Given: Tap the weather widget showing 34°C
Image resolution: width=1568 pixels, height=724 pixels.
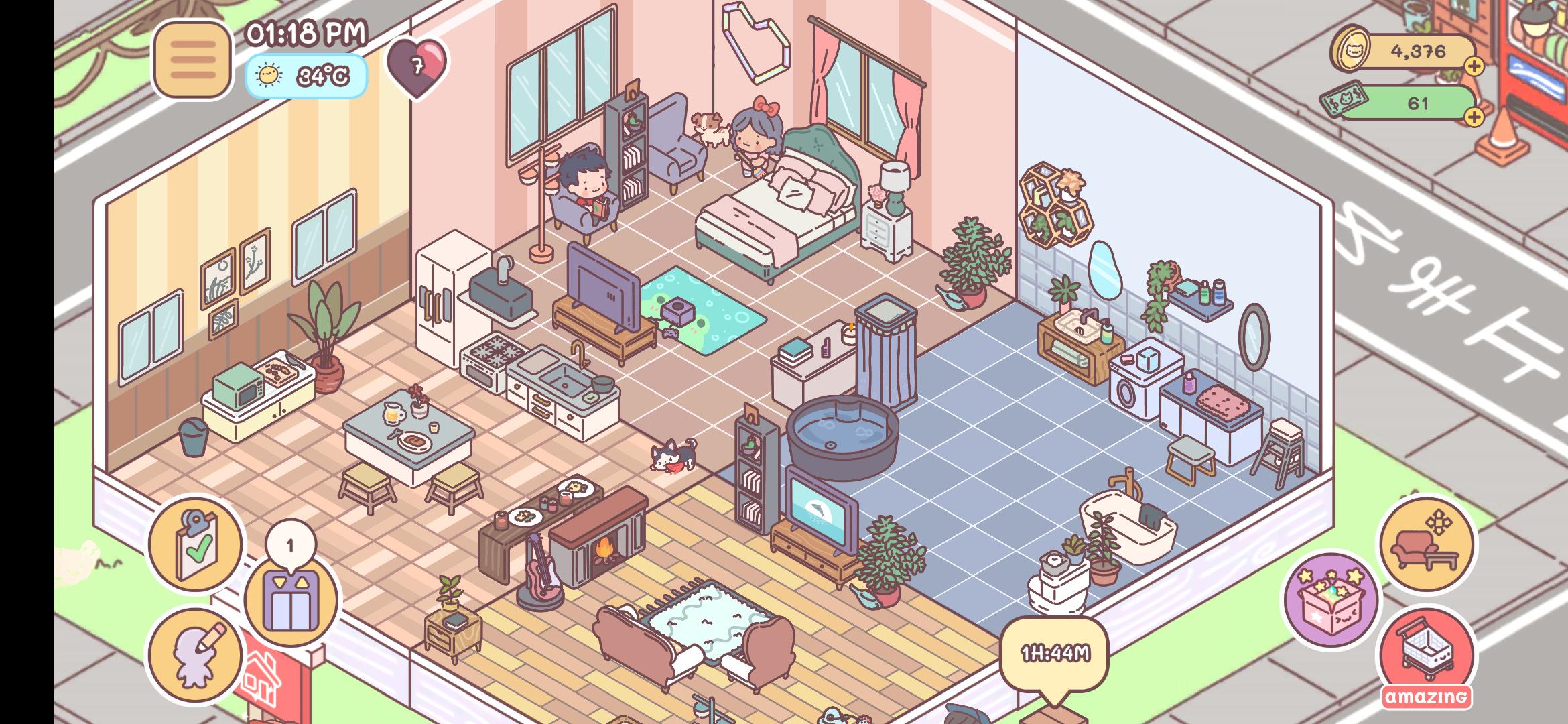Looking at the screenshot, I should click(307, 76).
